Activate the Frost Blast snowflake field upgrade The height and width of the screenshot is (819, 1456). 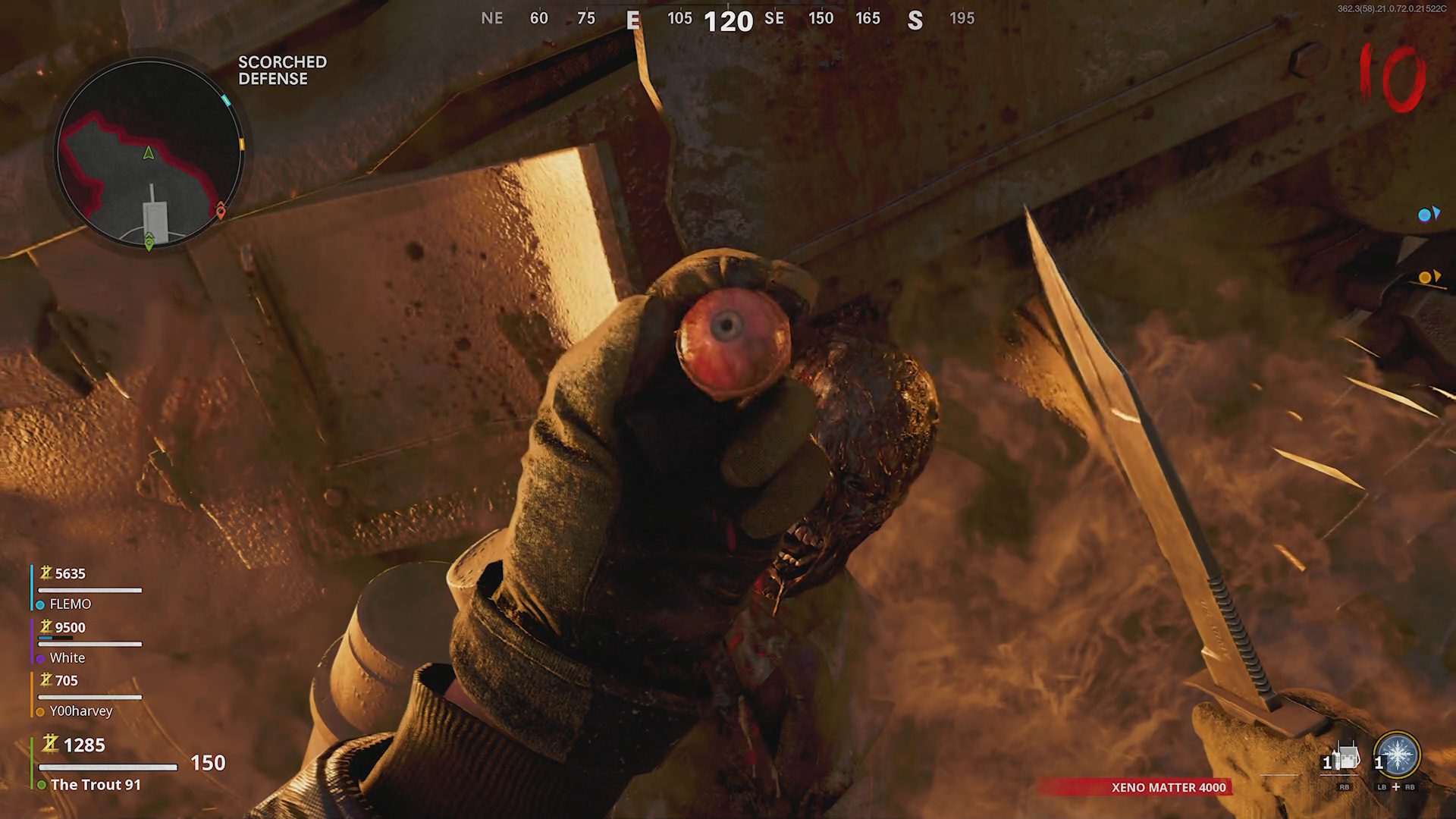tap(1397, 755)
